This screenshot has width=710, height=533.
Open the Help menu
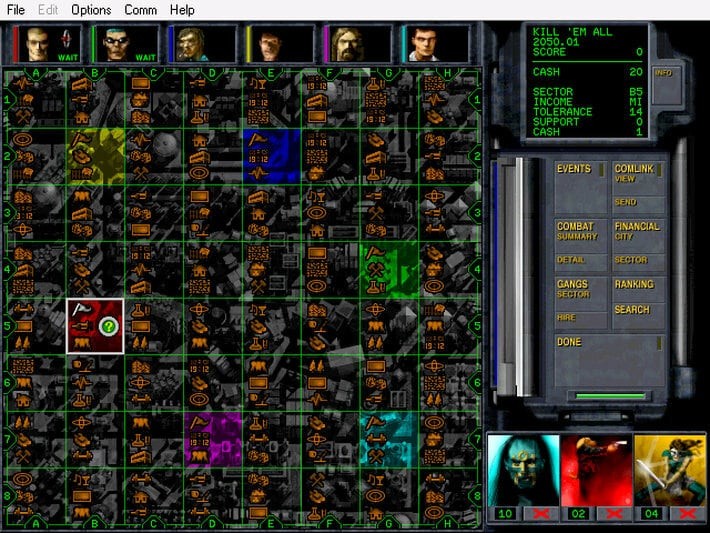182,10
